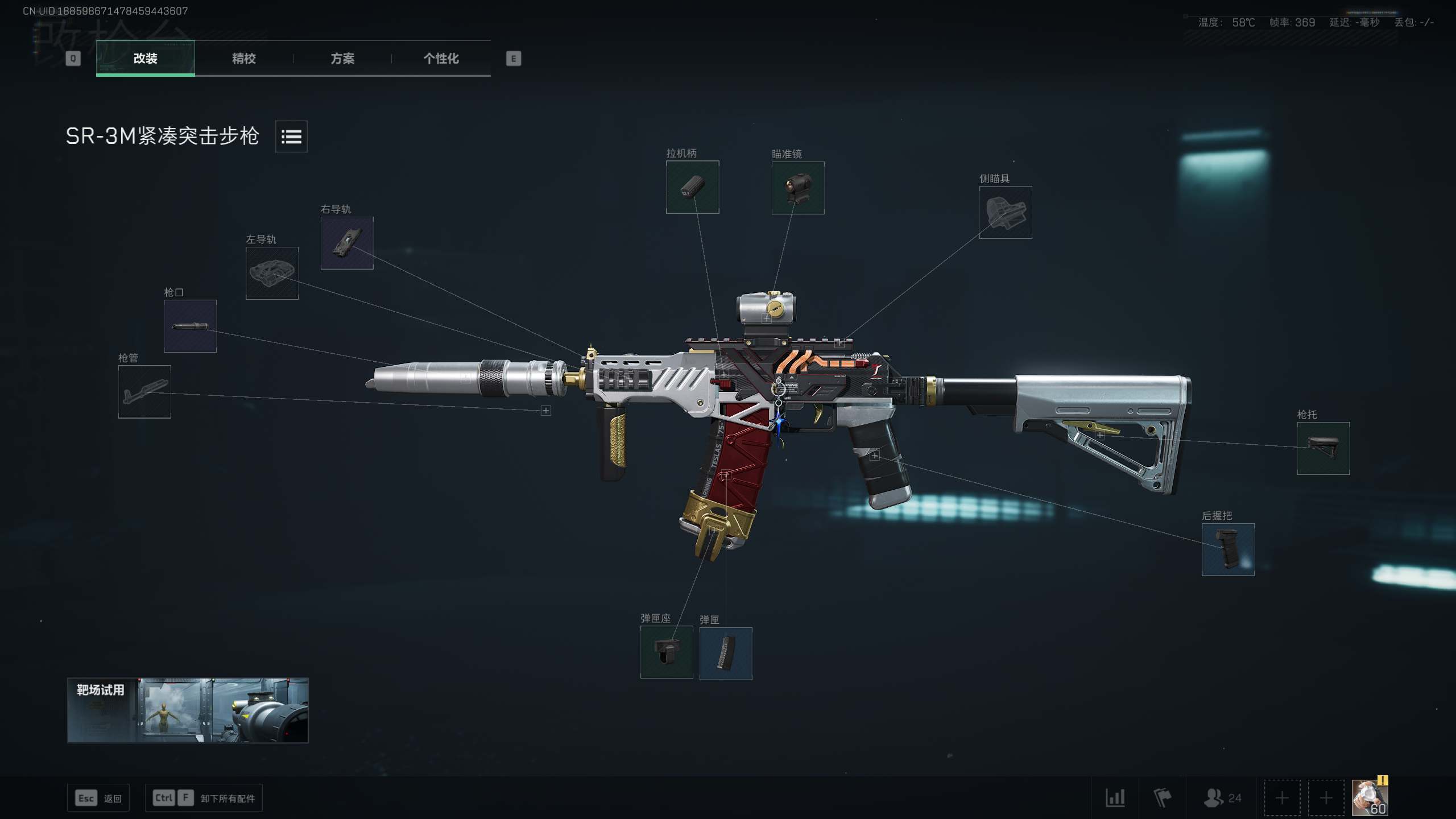Choose the 左导轨 left rail slot
Image resolution: width=1456 pixels, height=819 pixels.
272,273
